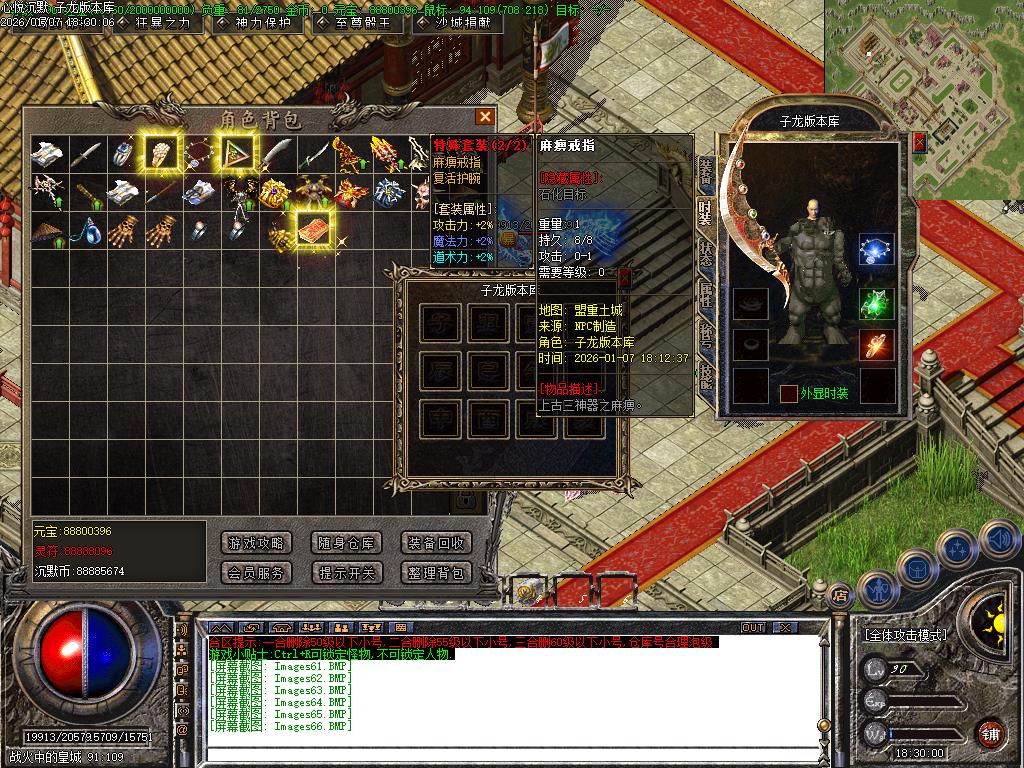This screenshot has width=1024, height=768.
Task: Sort inventory with 整理背包
Action: tap(436, 573)
